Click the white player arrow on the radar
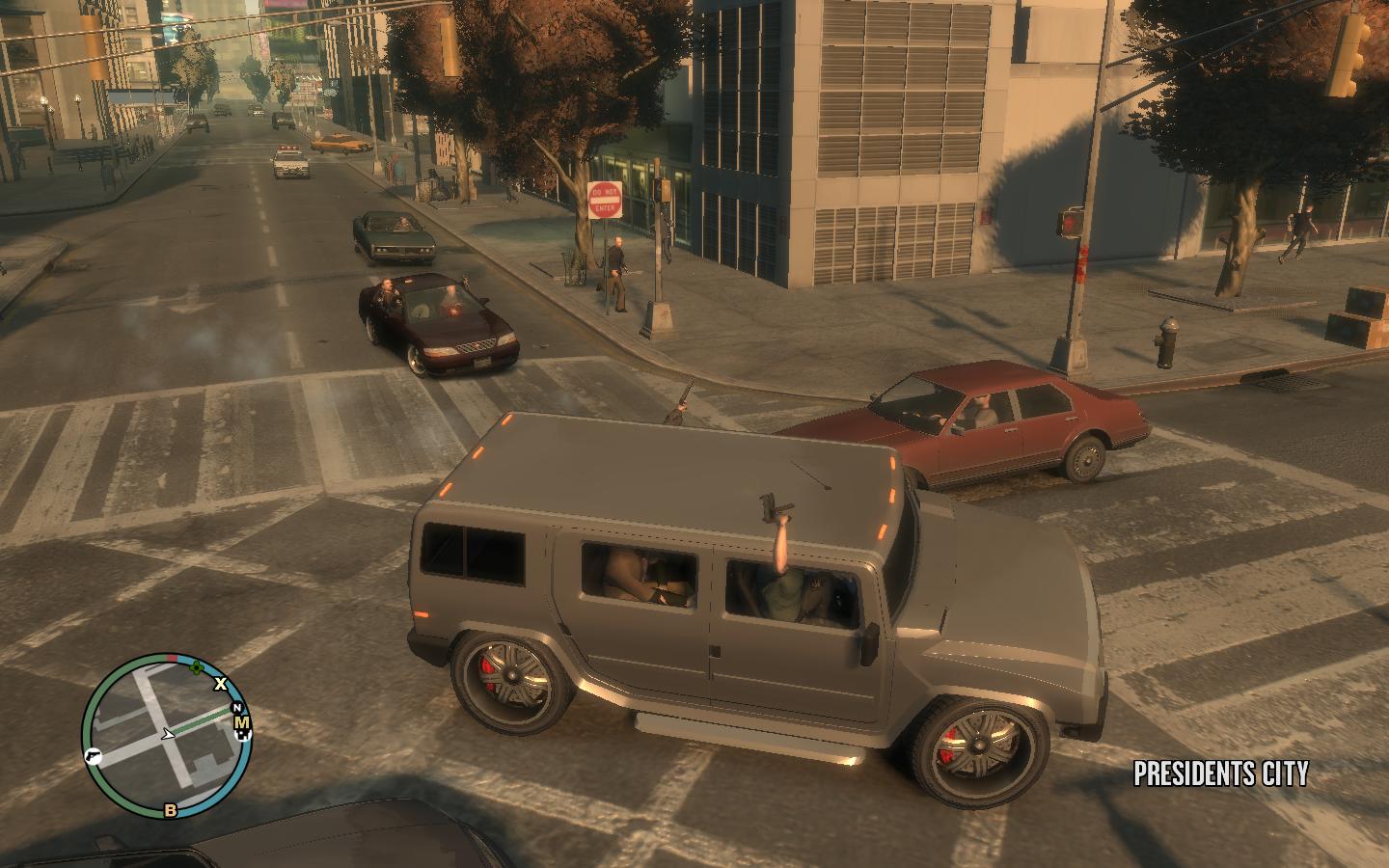The height and width of the screenshot is (868, 1389). tap(169, 734)
